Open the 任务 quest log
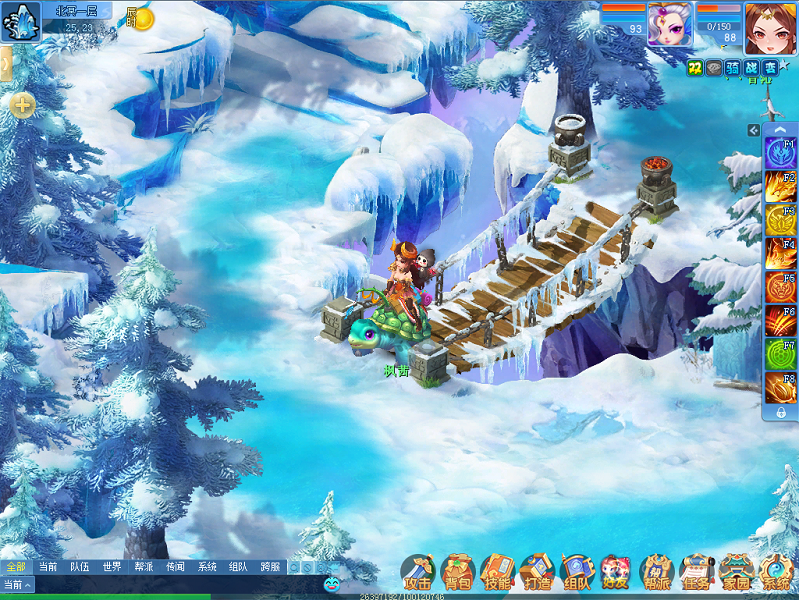 [696, 573]
